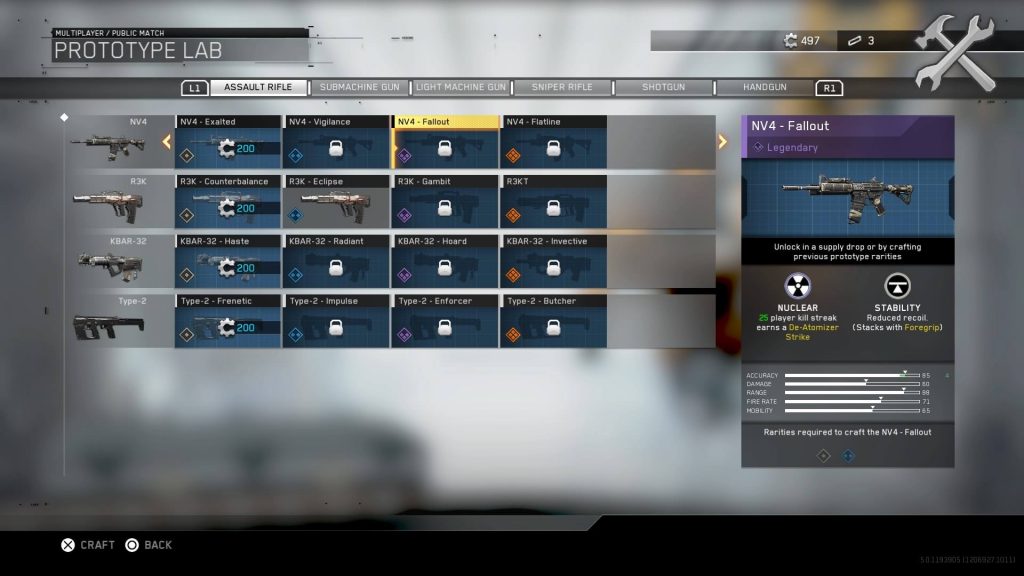Viewport: 1024px width, 576px height.
Task: Pick the NV4 - Flatline prototype
Action: click(x=554, y=143)
